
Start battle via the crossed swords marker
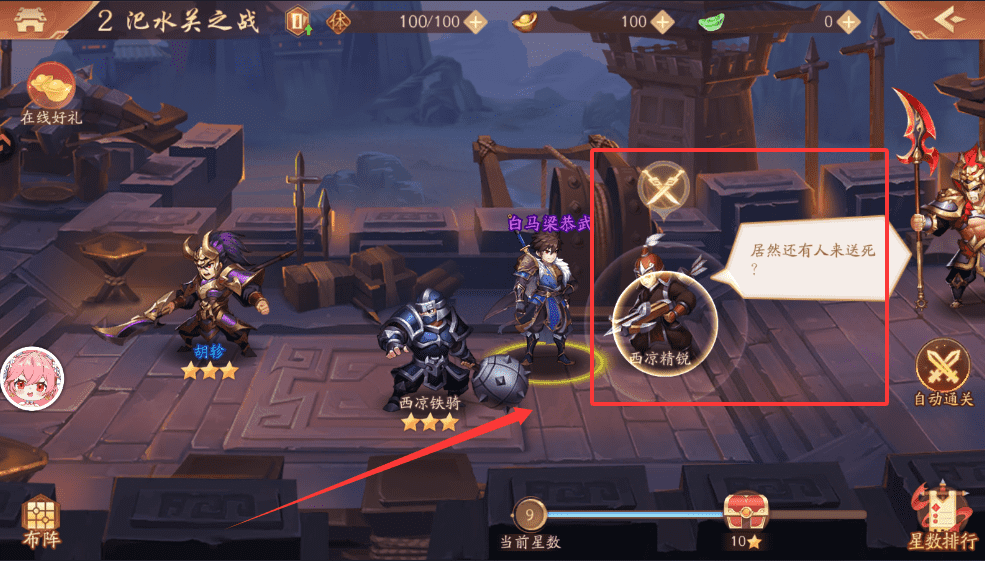[664, 186]
